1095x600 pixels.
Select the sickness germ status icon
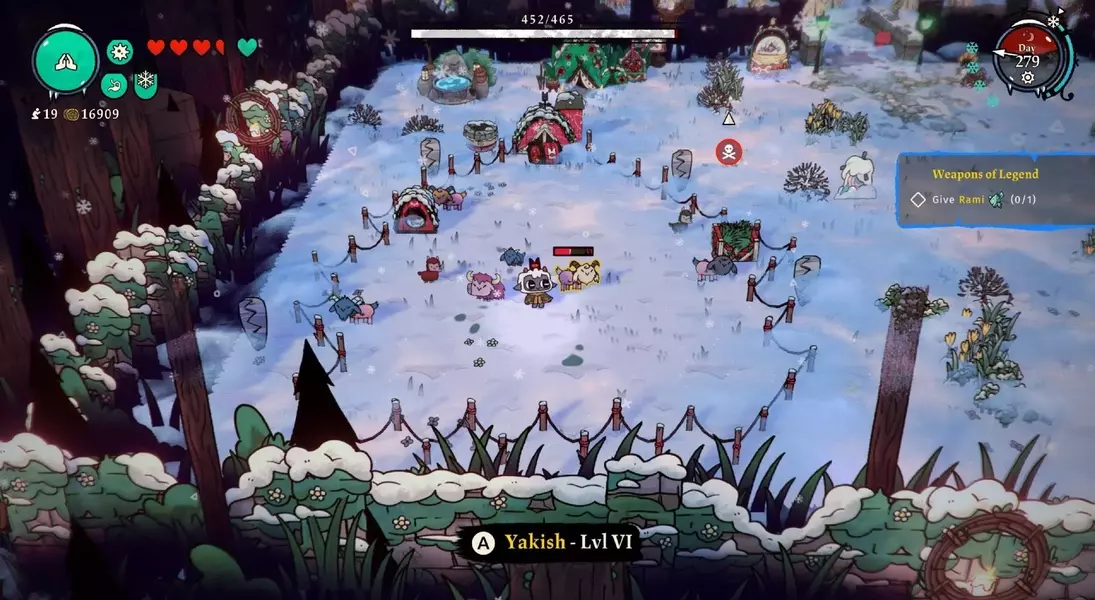point(120,51)
